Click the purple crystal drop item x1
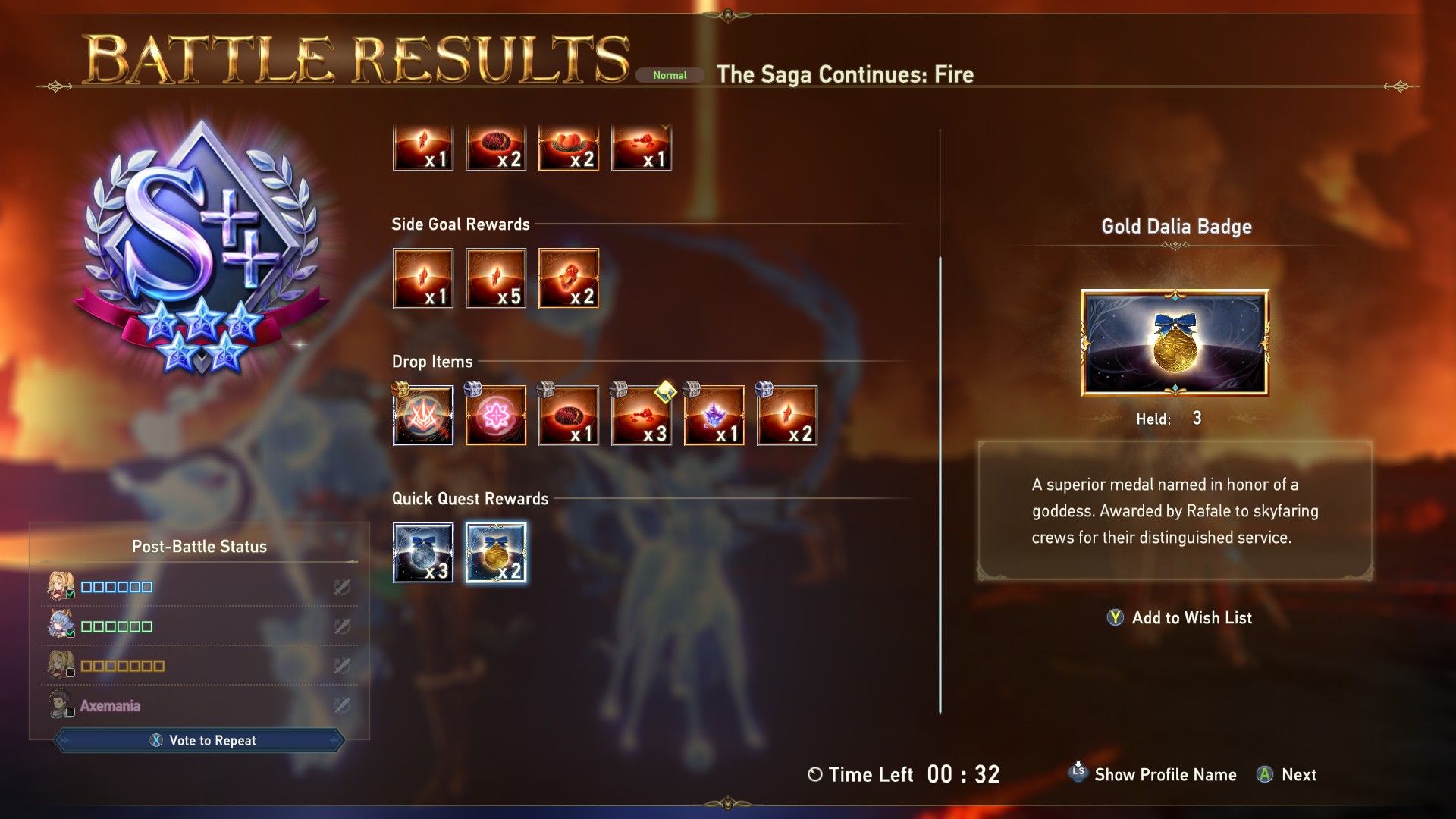 [x=714, y=415]
